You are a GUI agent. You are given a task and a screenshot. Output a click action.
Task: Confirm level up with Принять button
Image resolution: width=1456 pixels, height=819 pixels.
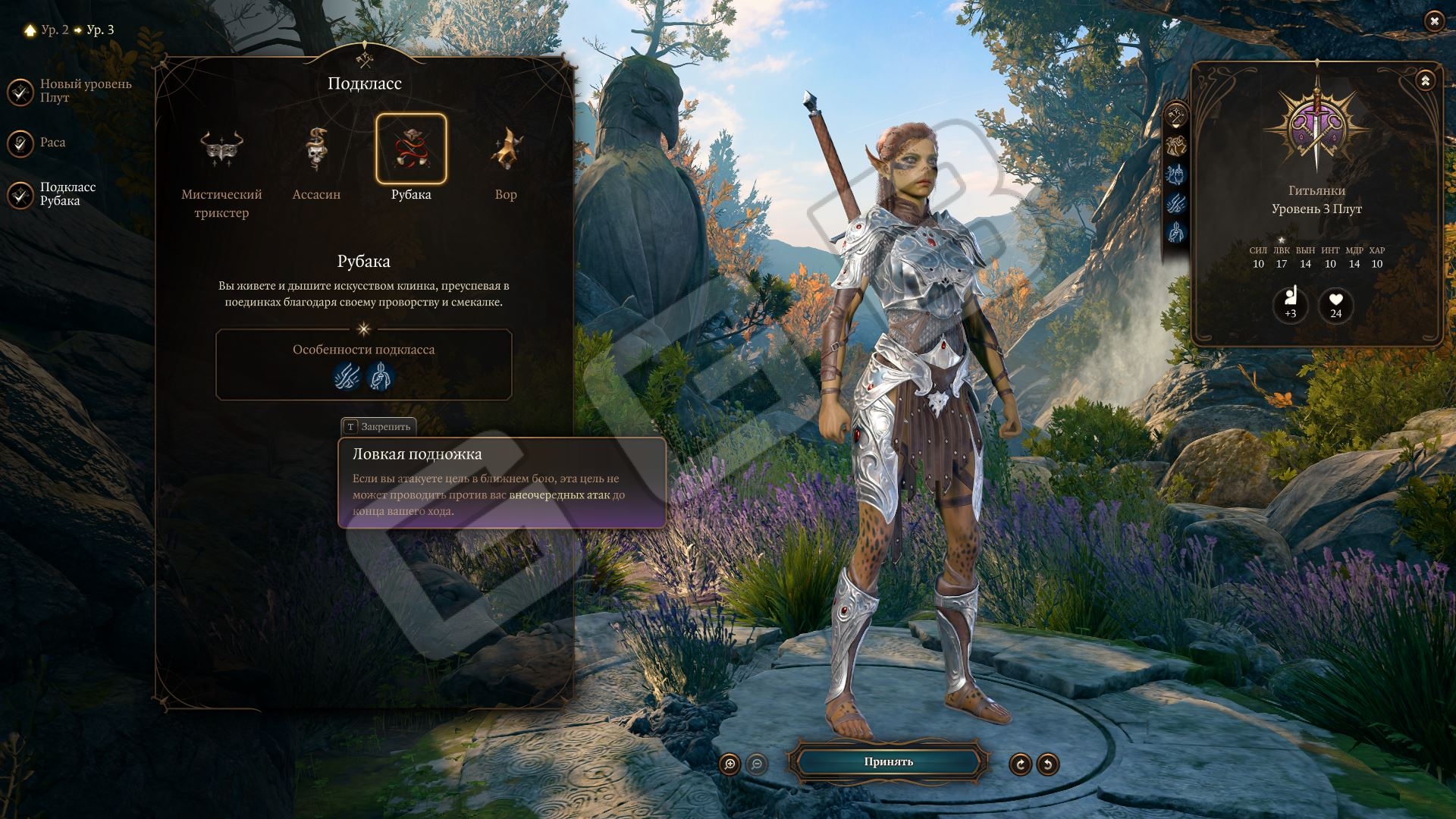888,762
